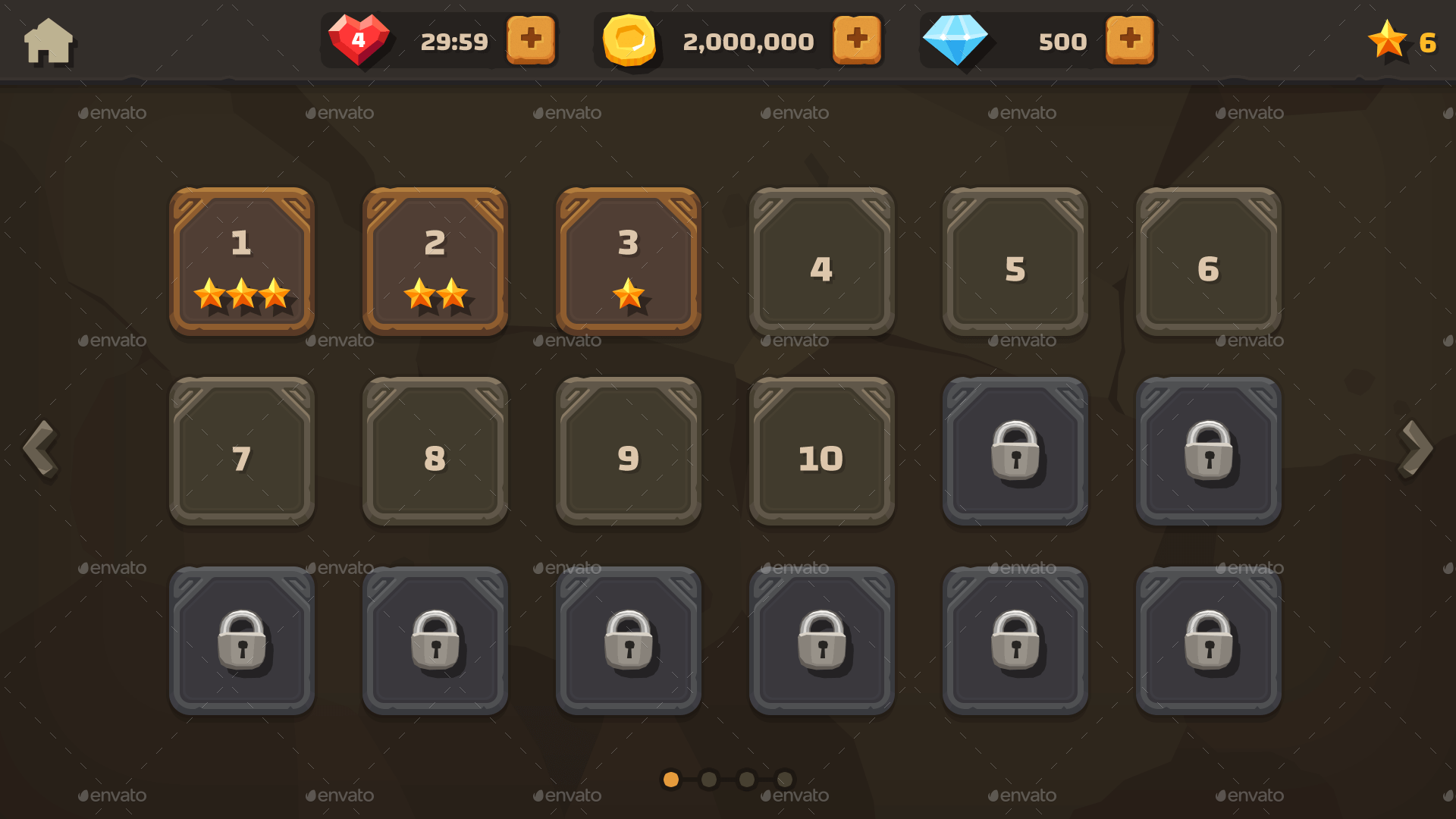Click the plus icon next to coin balance
The width and height of the screenshot is (1456, 819).
857,40
